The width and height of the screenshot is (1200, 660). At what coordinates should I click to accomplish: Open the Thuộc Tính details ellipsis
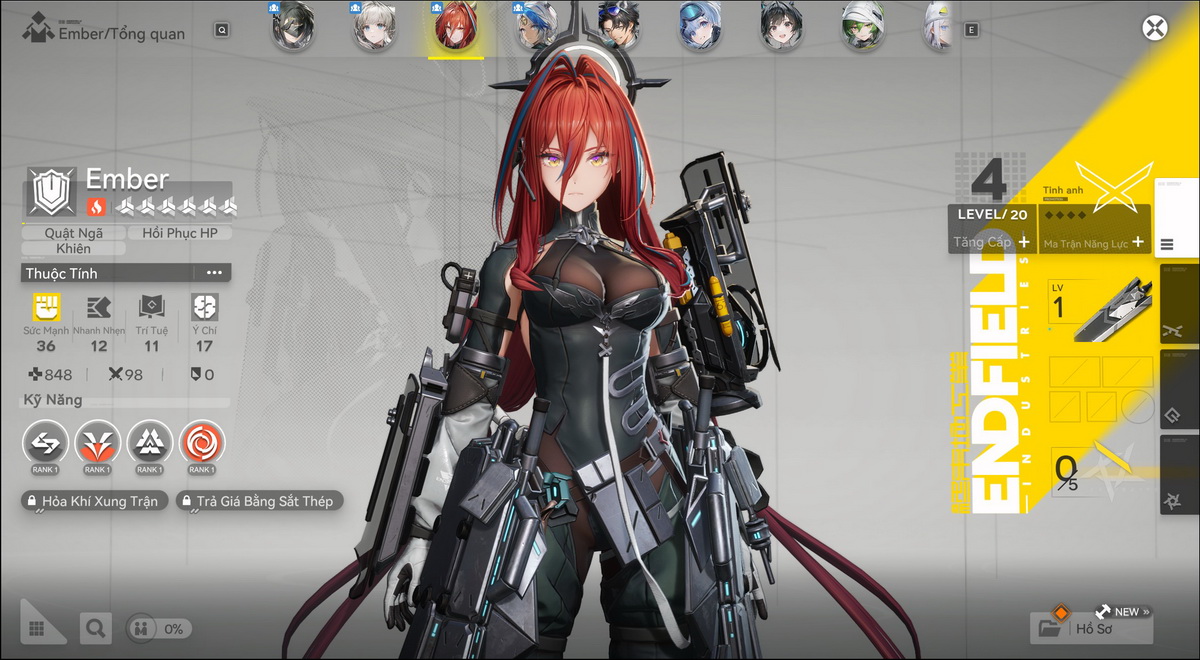[214, 273]
